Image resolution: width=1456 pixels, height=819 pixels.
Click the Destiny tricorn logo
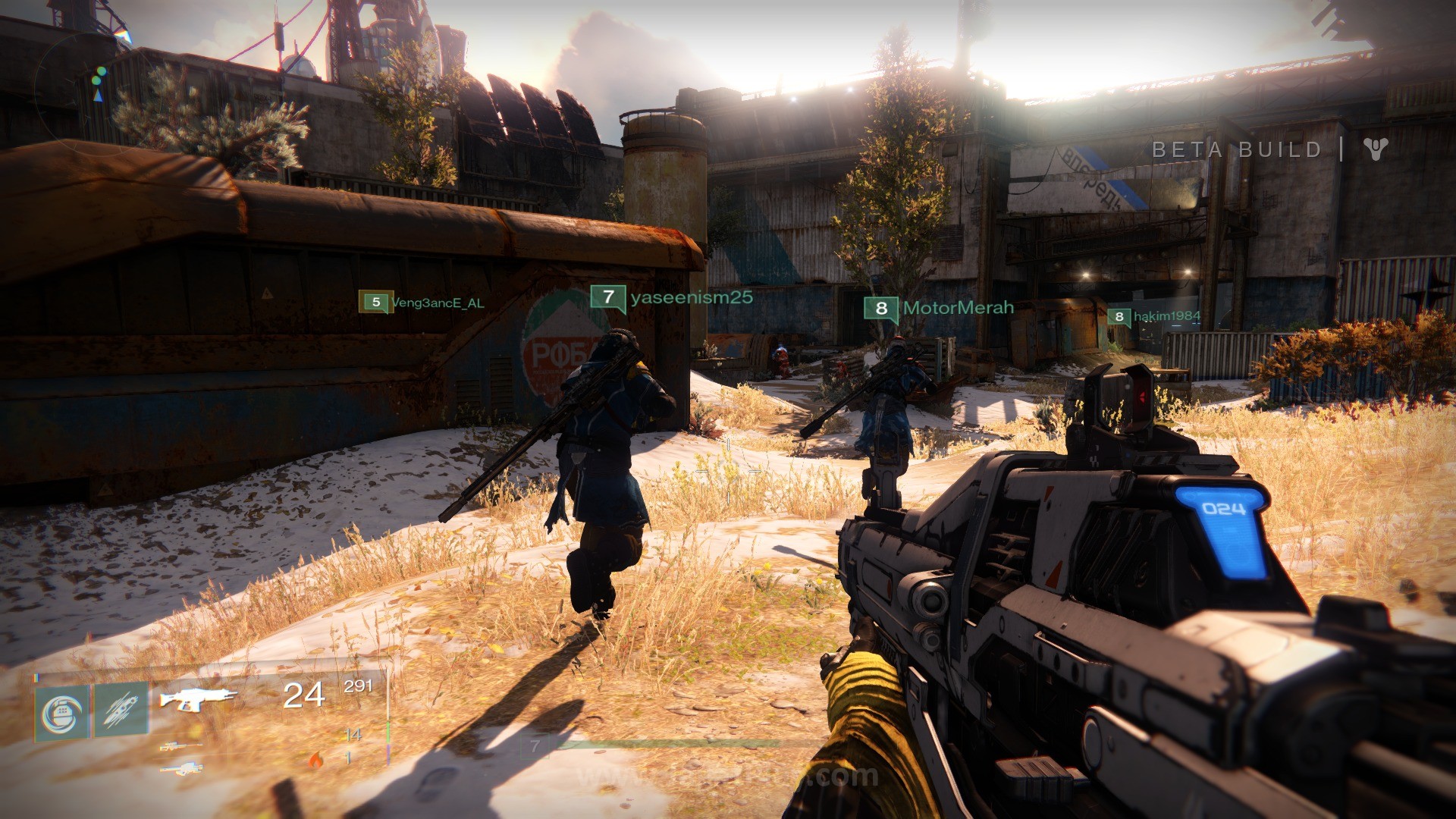tap(1375, 149)
